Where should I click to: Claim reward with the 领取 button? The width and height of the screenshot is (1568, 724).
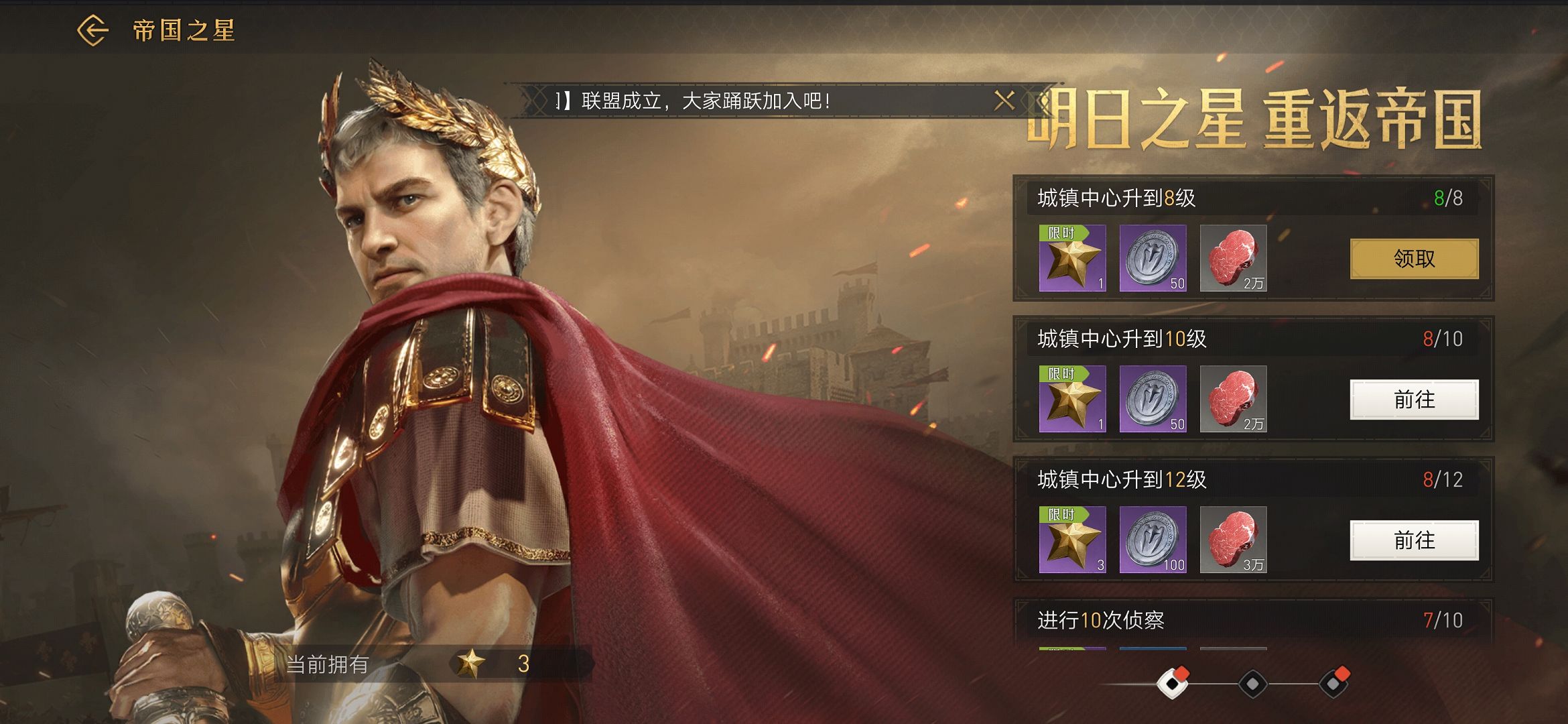1414,259
